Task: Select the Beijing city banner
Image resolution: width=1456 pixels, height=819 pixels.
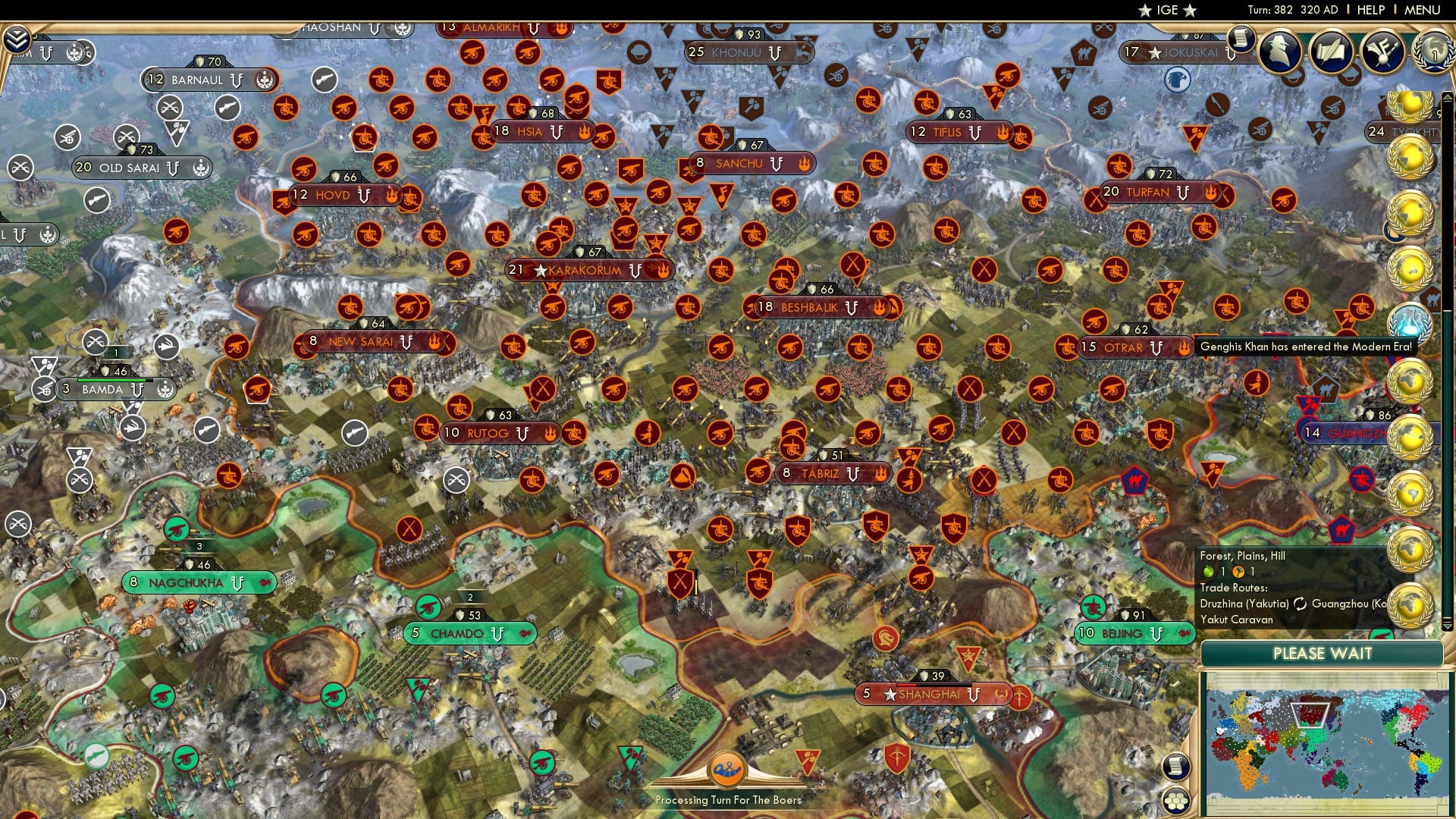Action: pyautogui.click(x=1128, y=632)
